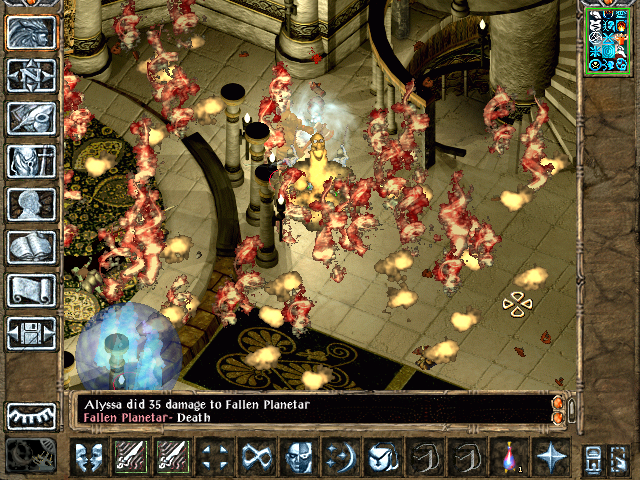Open the journal with the quill button
This screenshot has width=640, height=480.
pos(31,118)
